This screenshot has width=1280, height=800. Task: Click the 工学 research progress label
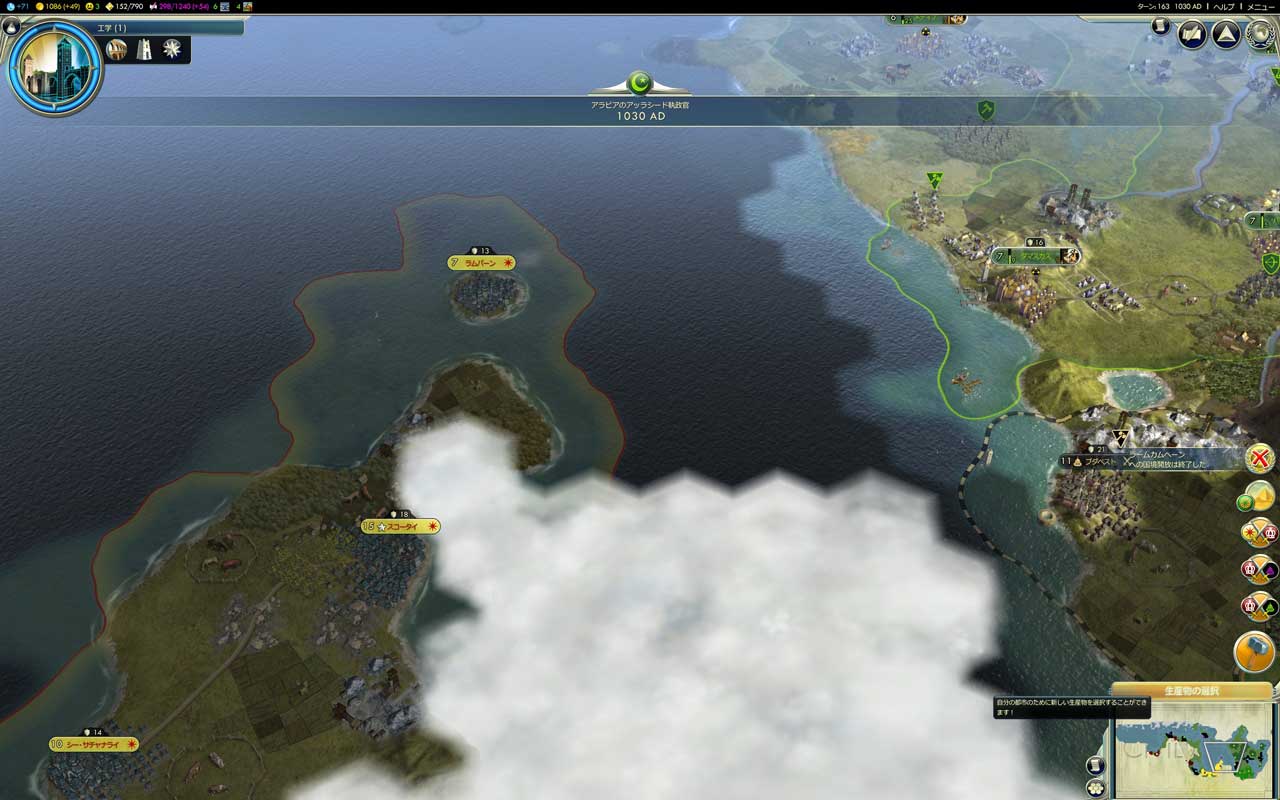[112, 28]
